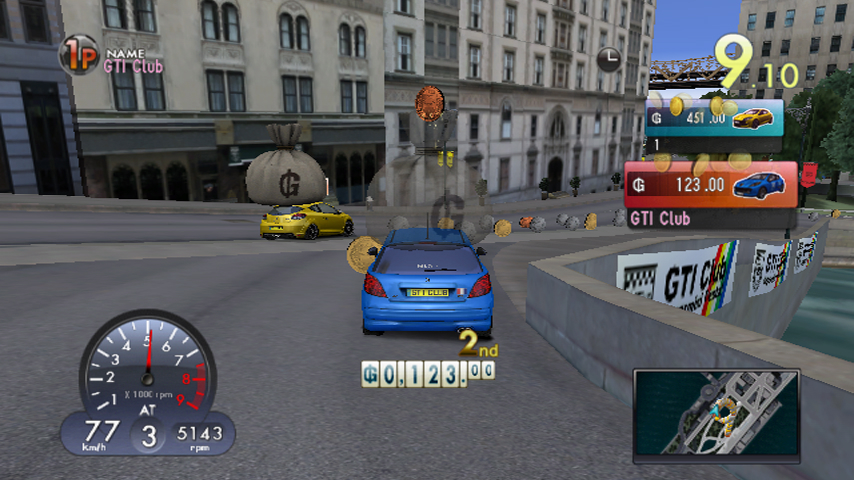
Task: Select the 1P player badge
Action: pyautogui.click(x=78, y=54)
